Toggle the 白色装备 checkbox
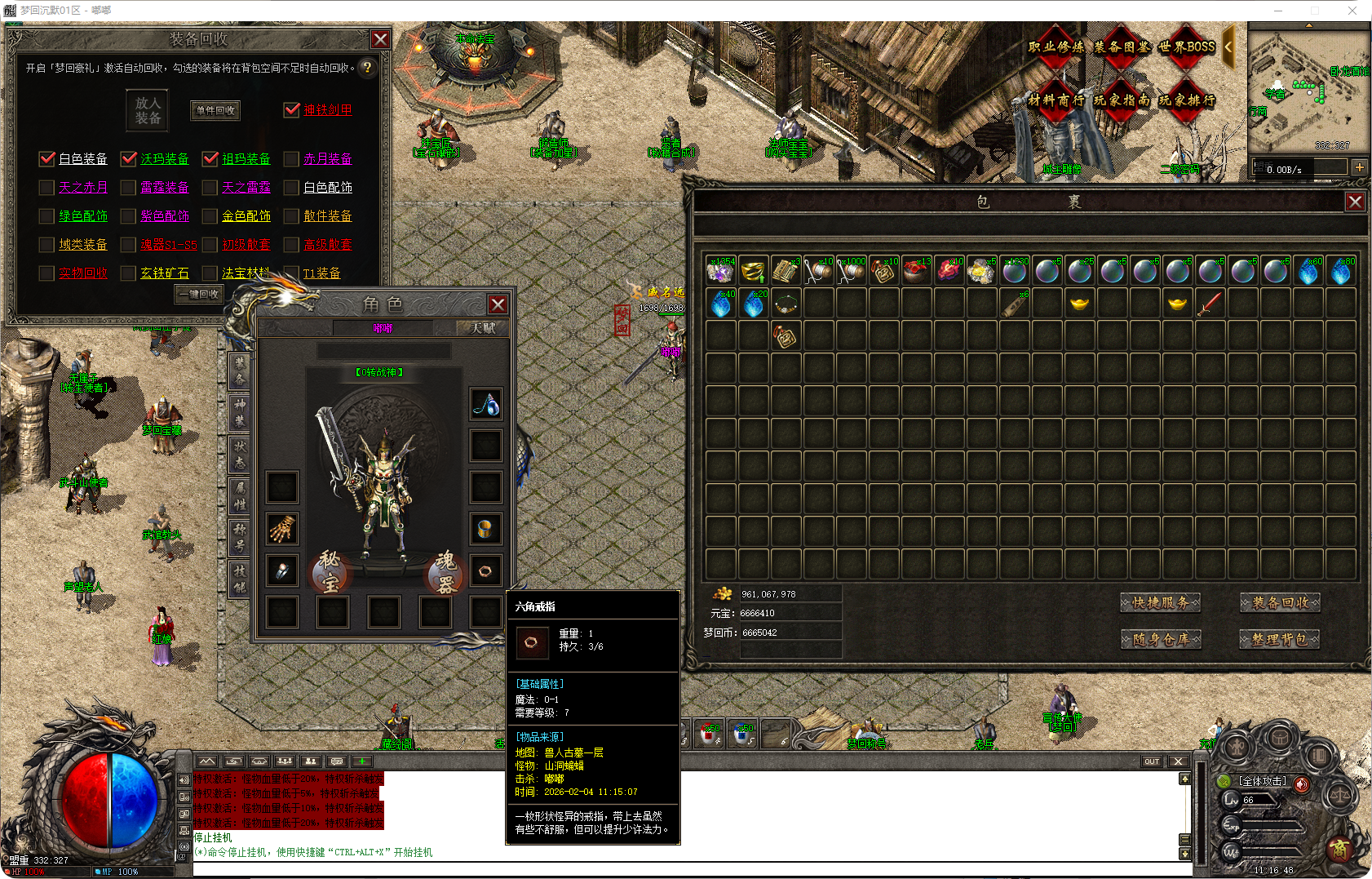The height and width of the screenshot is (879, 1372). point(47,158)
